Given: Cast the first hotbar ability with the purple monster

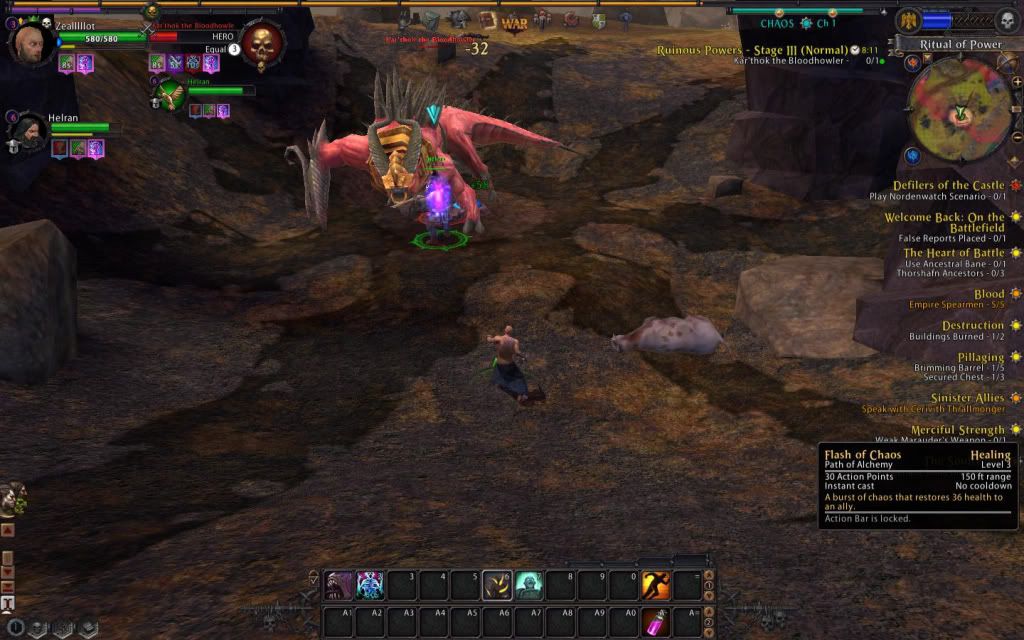Looking at the screenshot, I should click(339, 585).
